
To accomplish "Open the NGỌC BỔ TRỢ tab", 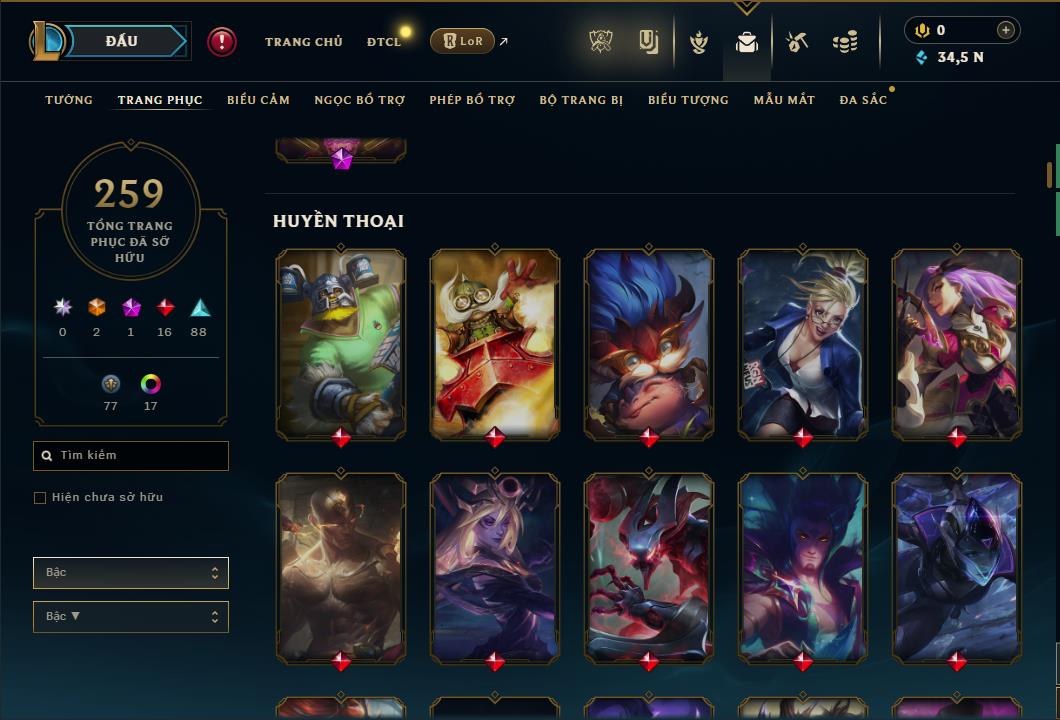I will [x=360, y=100].
